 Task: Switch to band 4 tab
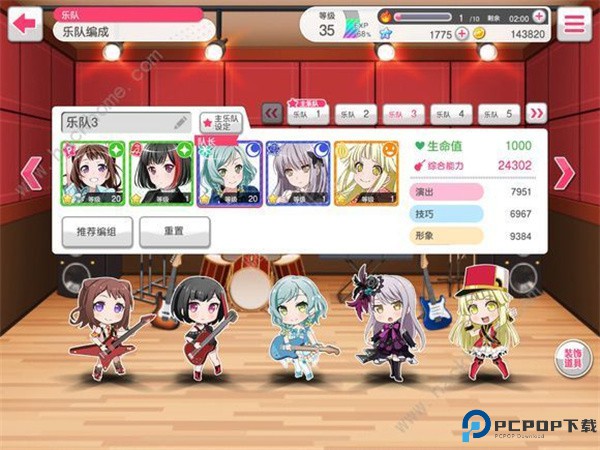coord(452,114)
